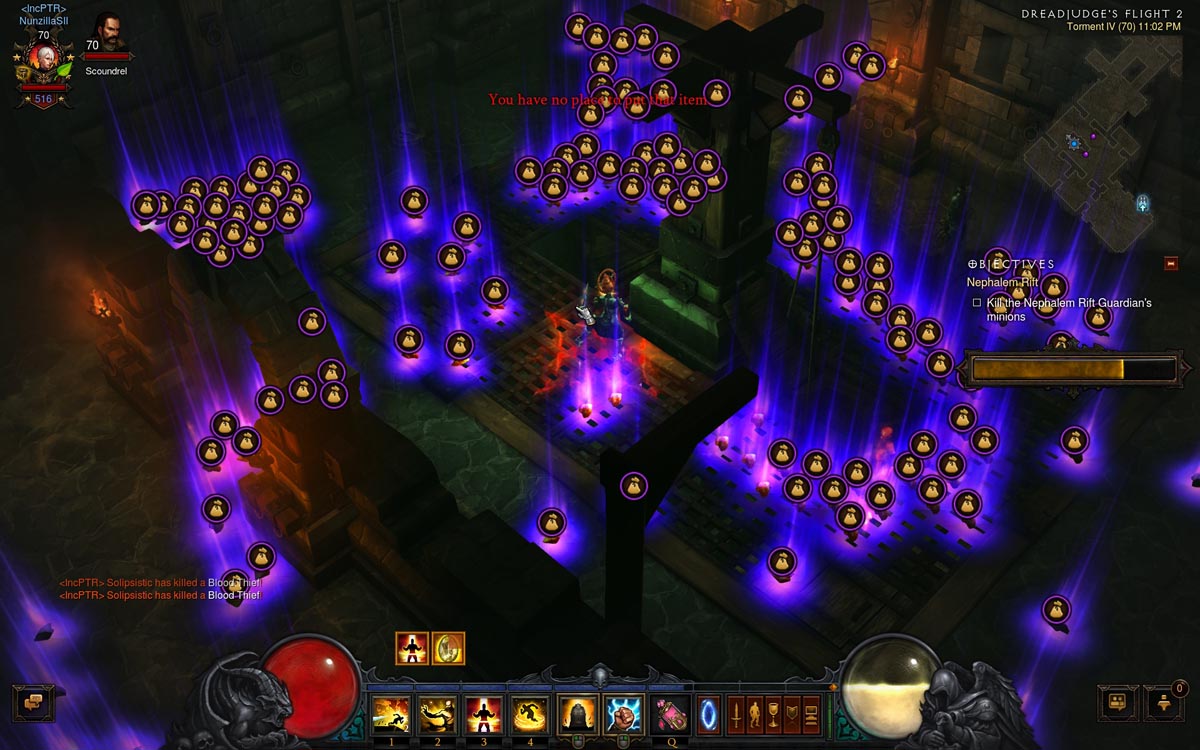
Task: Open a Town Portal with the blue portal icon
Action: coord(708,714)
